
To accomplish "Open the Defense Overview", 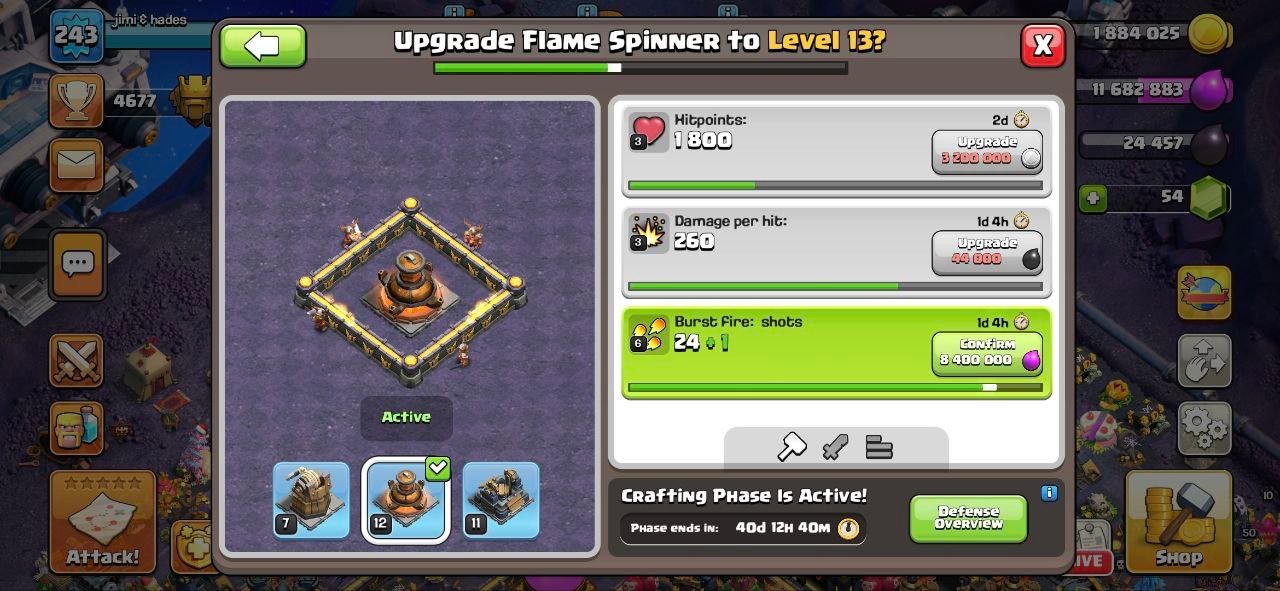I will coord(968,518).
